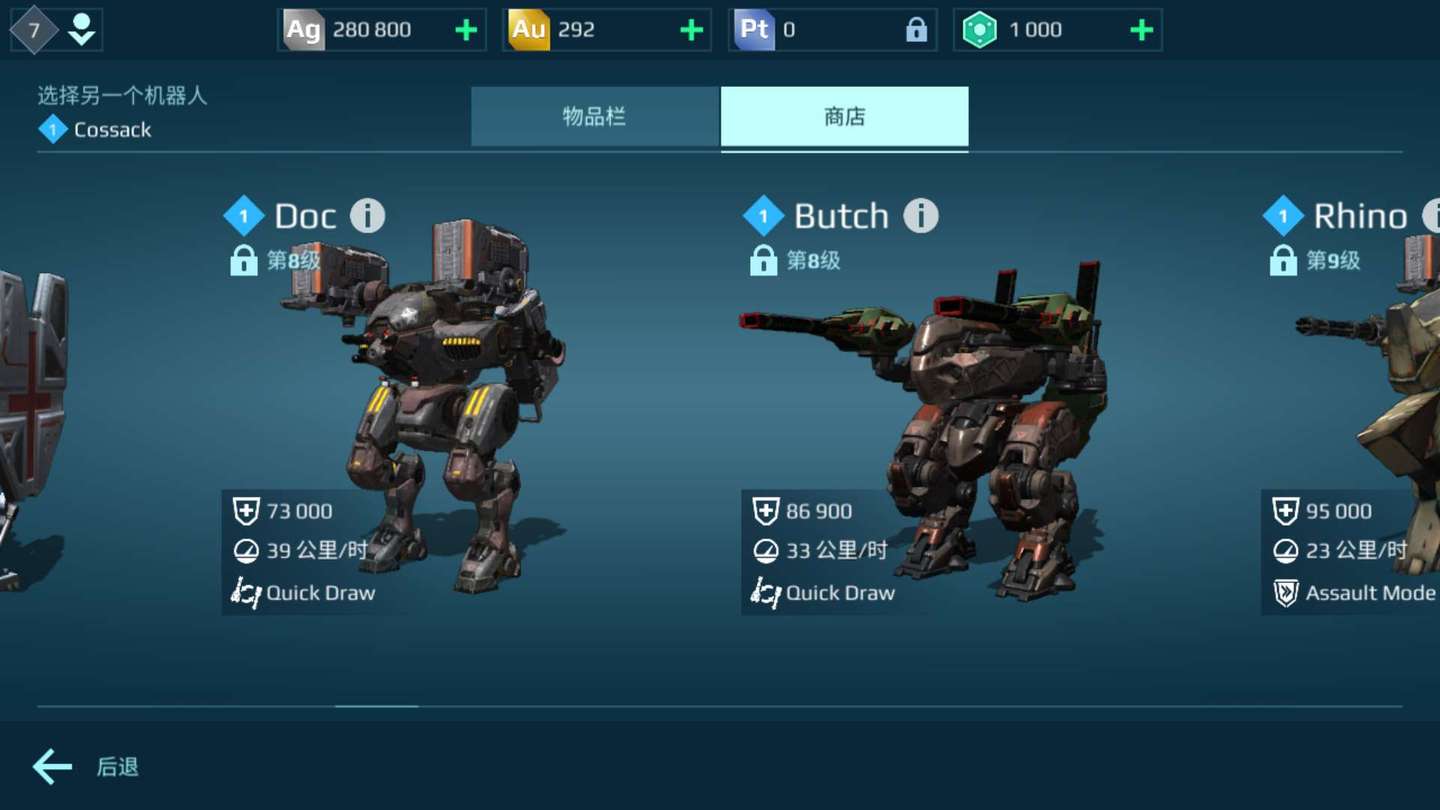Select the 商店 tab
The height and width of the screenshot is (810, 1440).
coord(845,117)
